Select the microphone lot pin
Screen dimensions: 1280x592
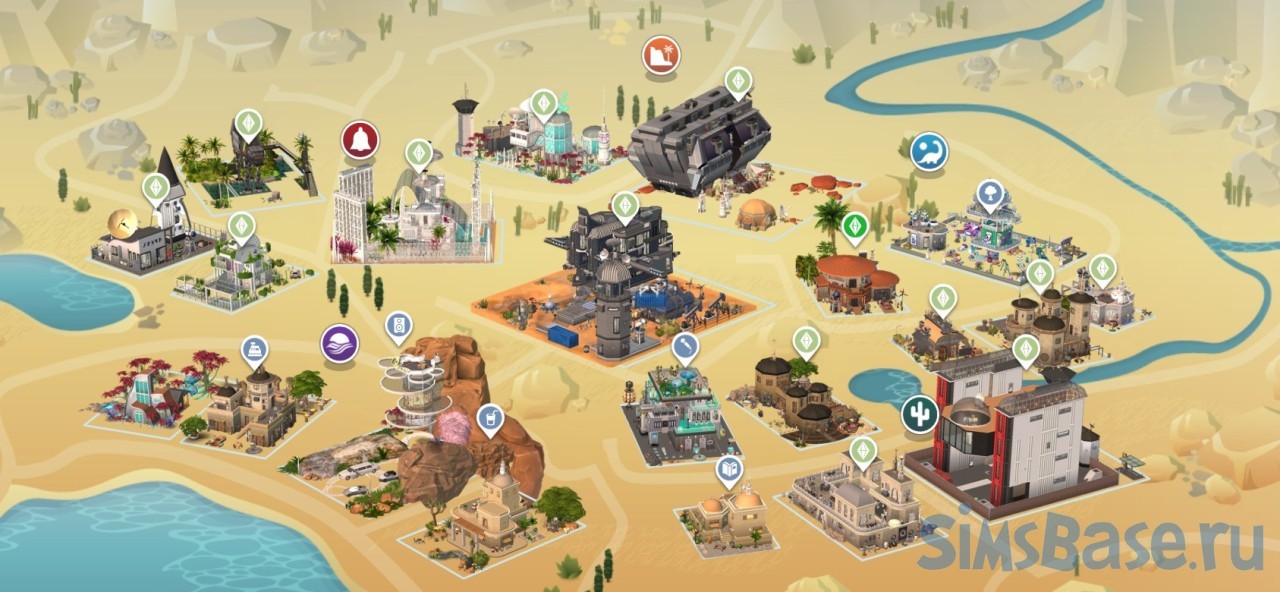pos(685,348)
